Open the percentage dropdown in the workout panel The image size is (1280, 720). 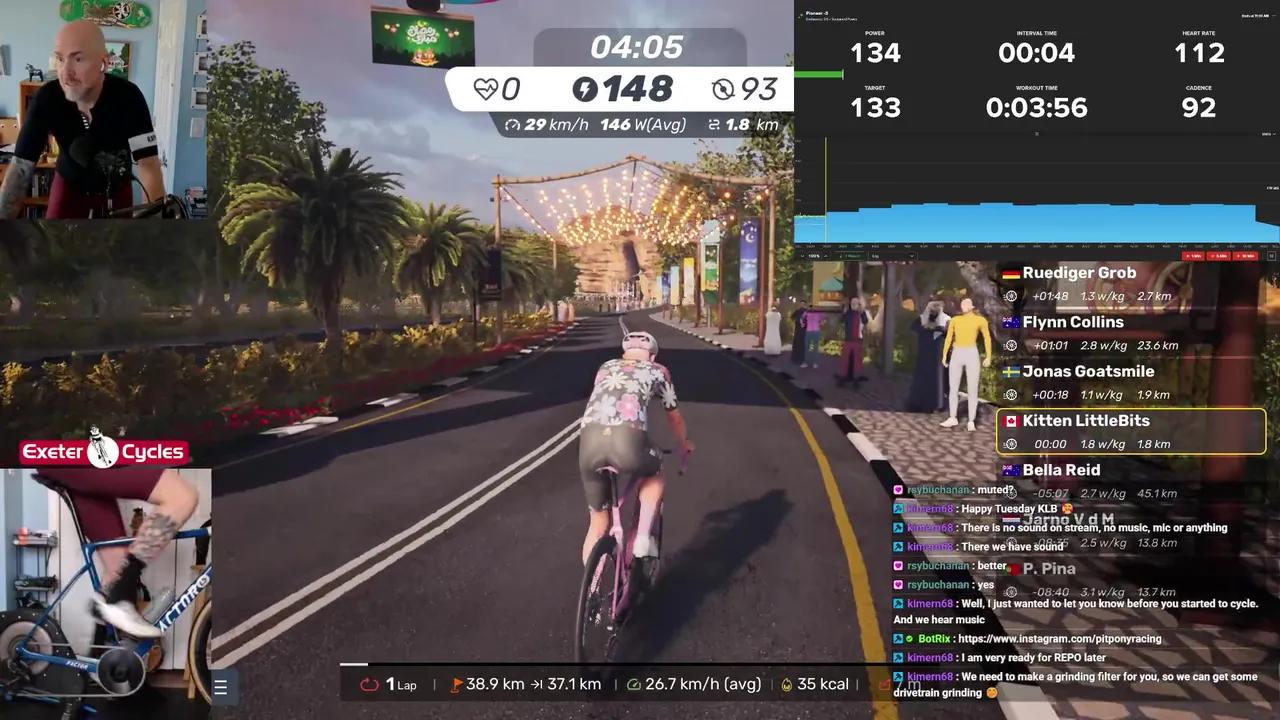coord(814,256)
